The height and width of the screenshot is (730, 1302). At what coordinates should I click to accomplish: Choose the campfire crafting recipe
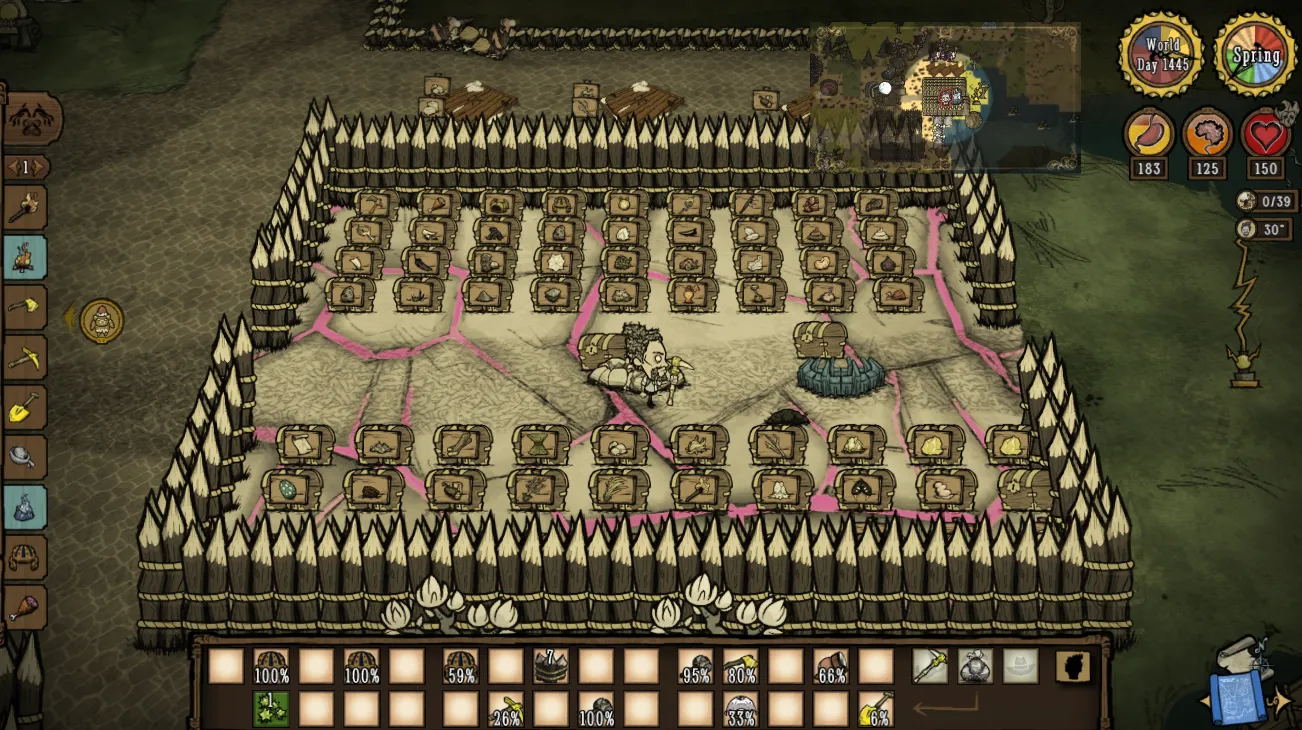(x=25, y=257)
